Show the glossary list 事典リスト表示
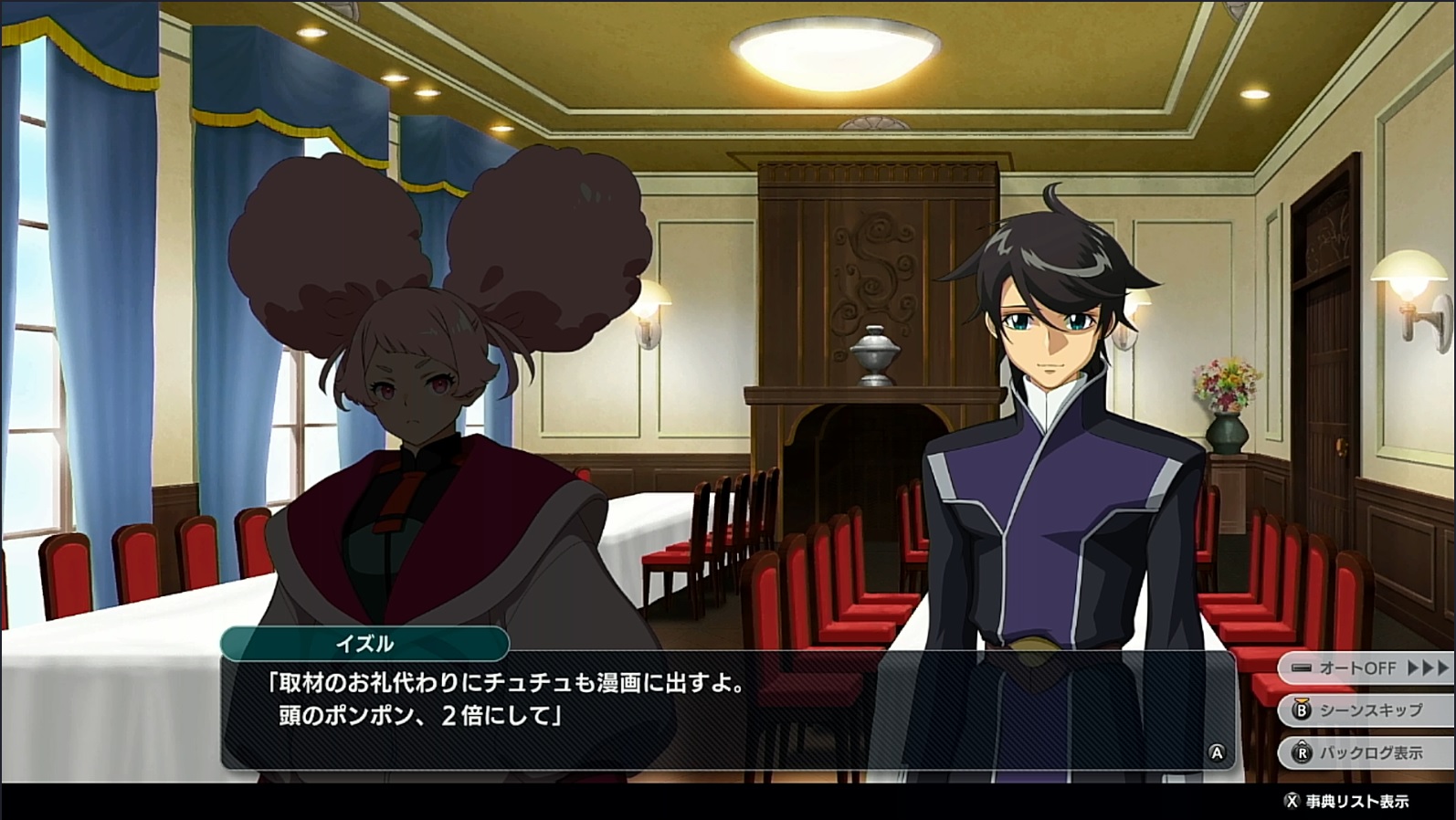1456x820 pixels. 1348,802
